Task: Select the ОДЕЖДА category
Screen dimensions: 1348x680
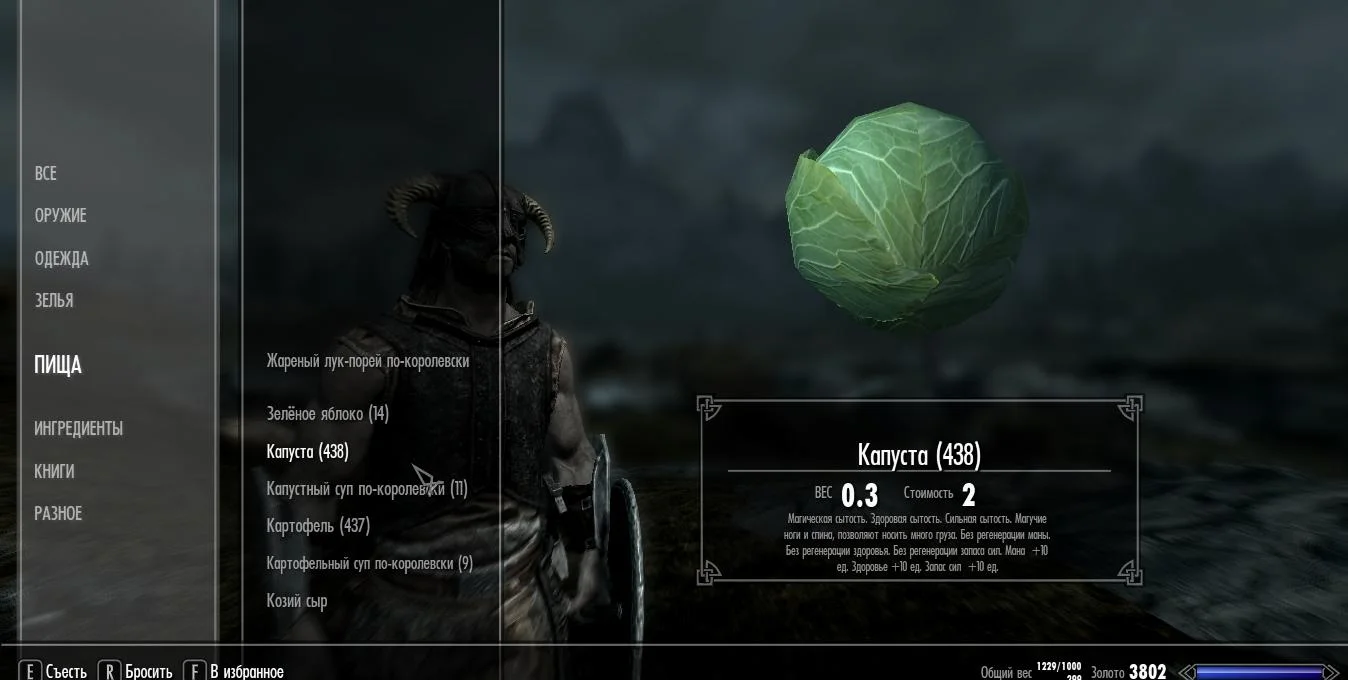Action: coord(62,259)
